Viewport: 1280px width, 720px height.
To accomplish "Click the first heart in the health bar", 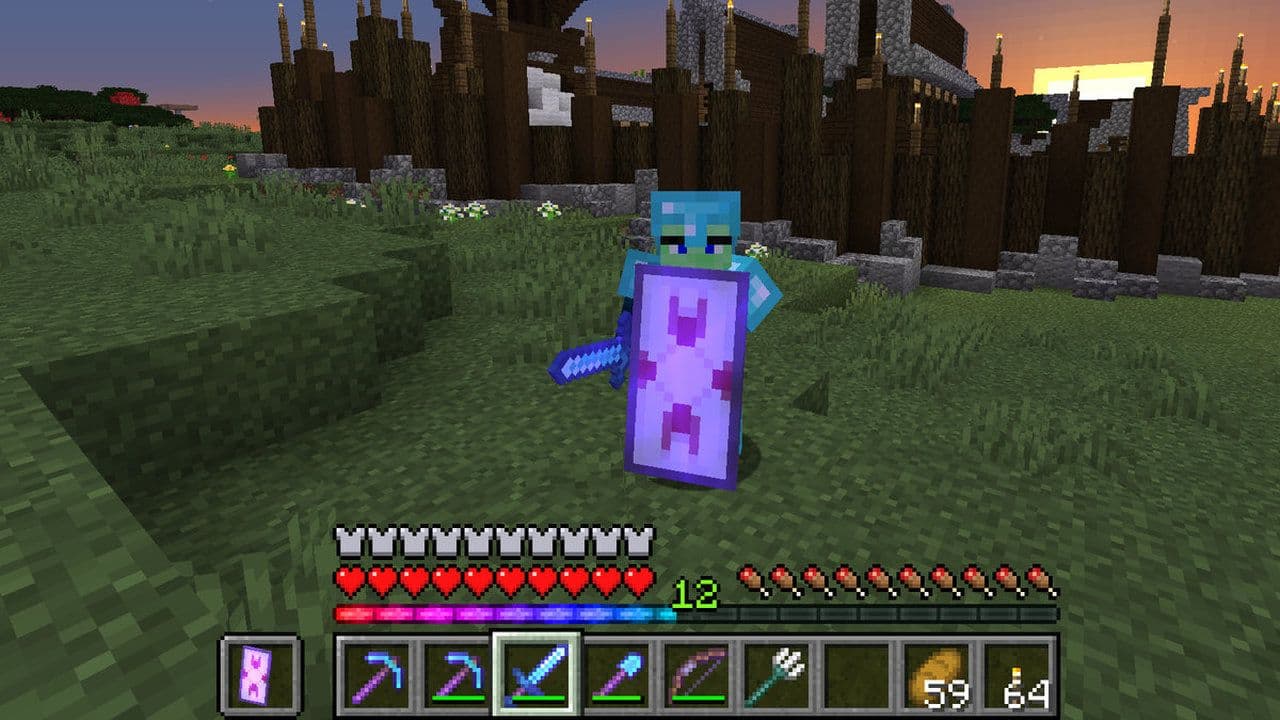I will tap(348, 576).
